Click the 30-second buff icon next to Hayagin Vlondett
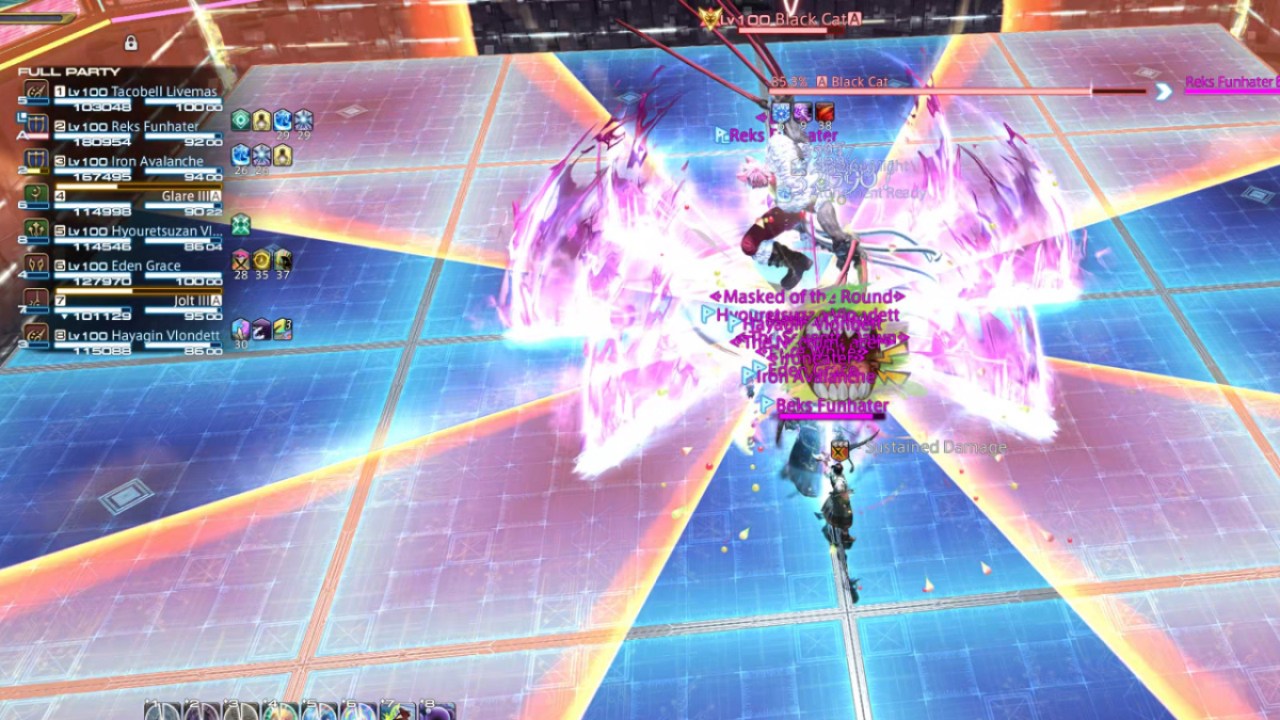1280x720 pixels. pyautogui.click(x=240, y=329)
